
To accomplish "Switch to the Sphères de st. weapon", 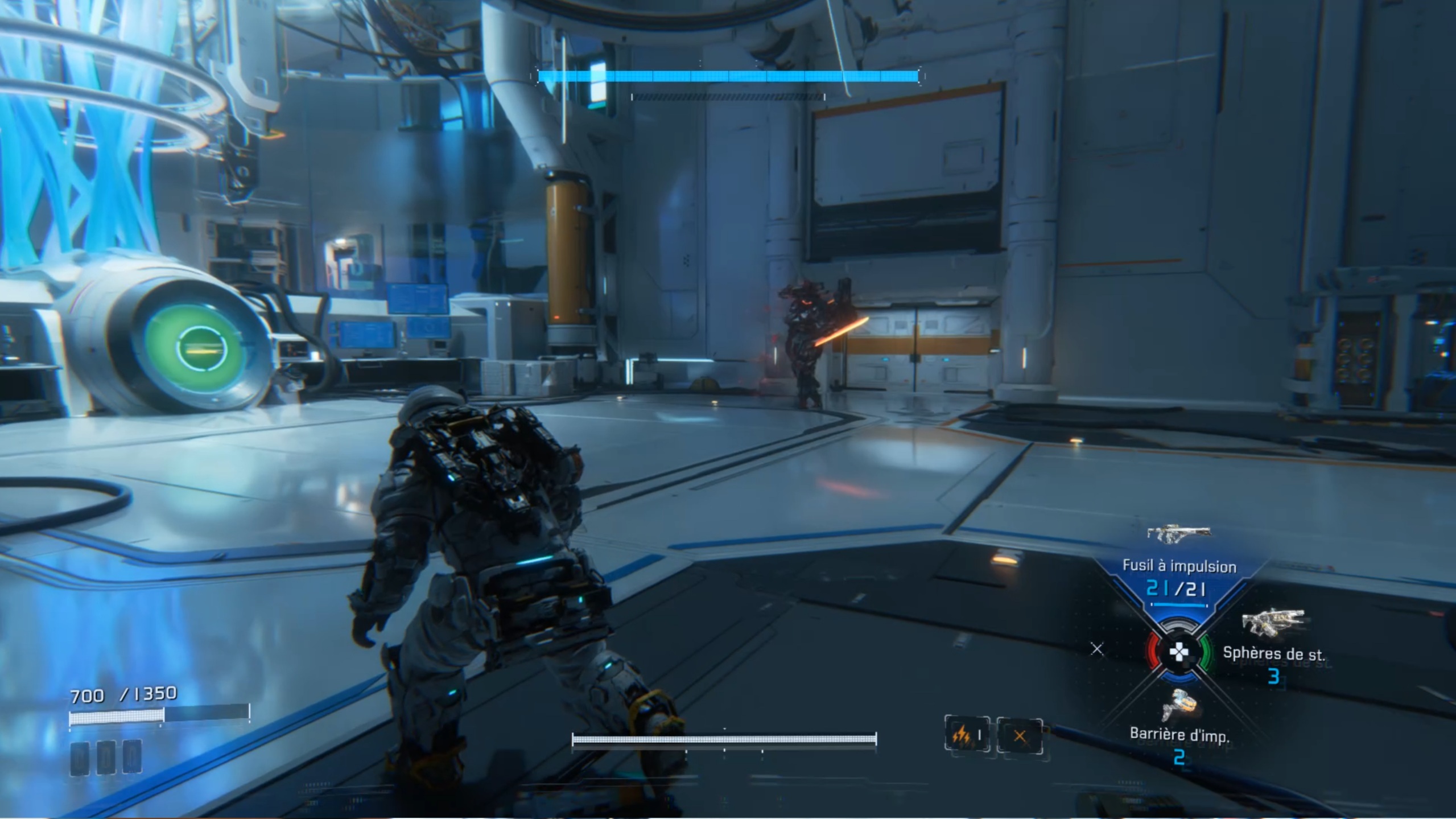I will (1272, 625).
